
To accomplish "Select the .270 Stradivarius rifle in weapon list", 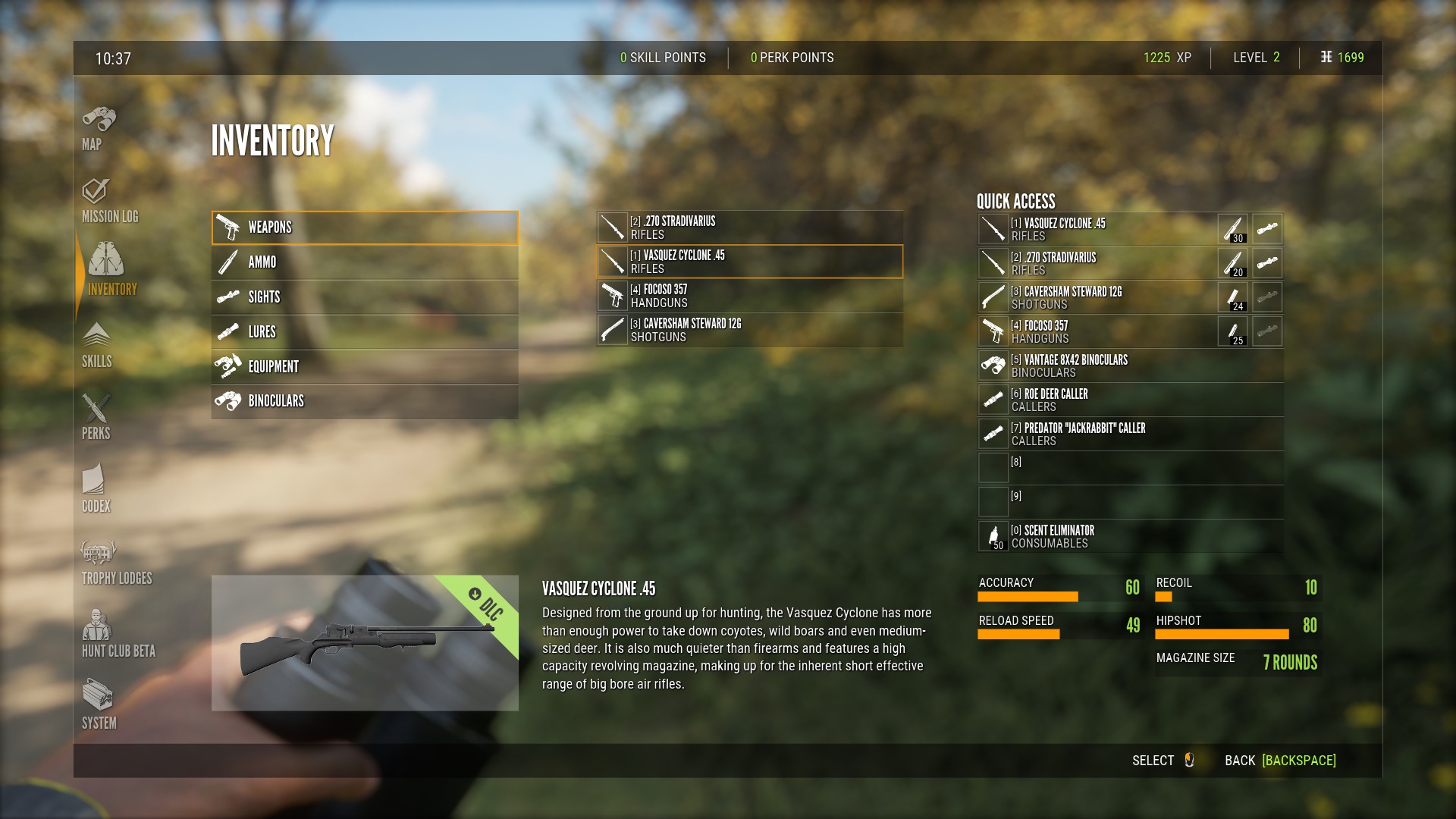I will 749,227.
